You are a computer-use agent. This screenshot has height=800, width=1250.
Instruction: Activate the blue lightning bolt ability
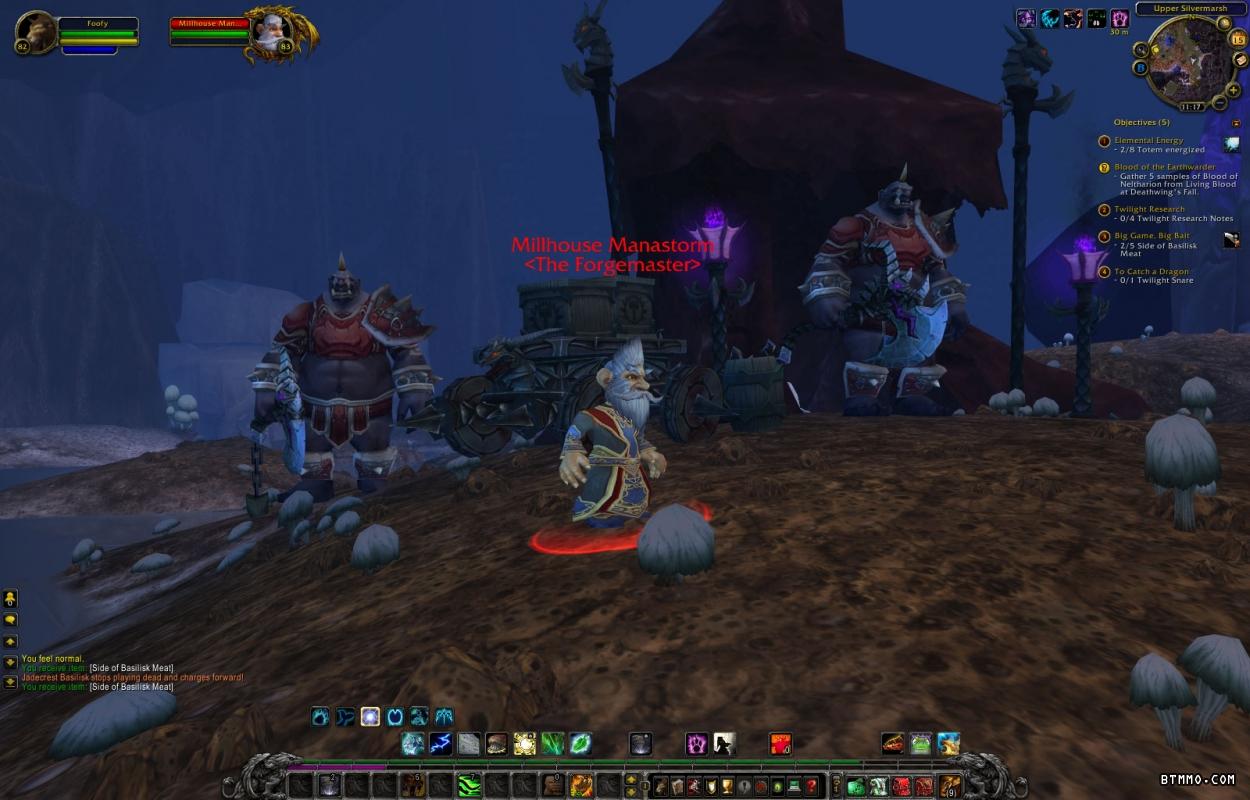[441, 743]
